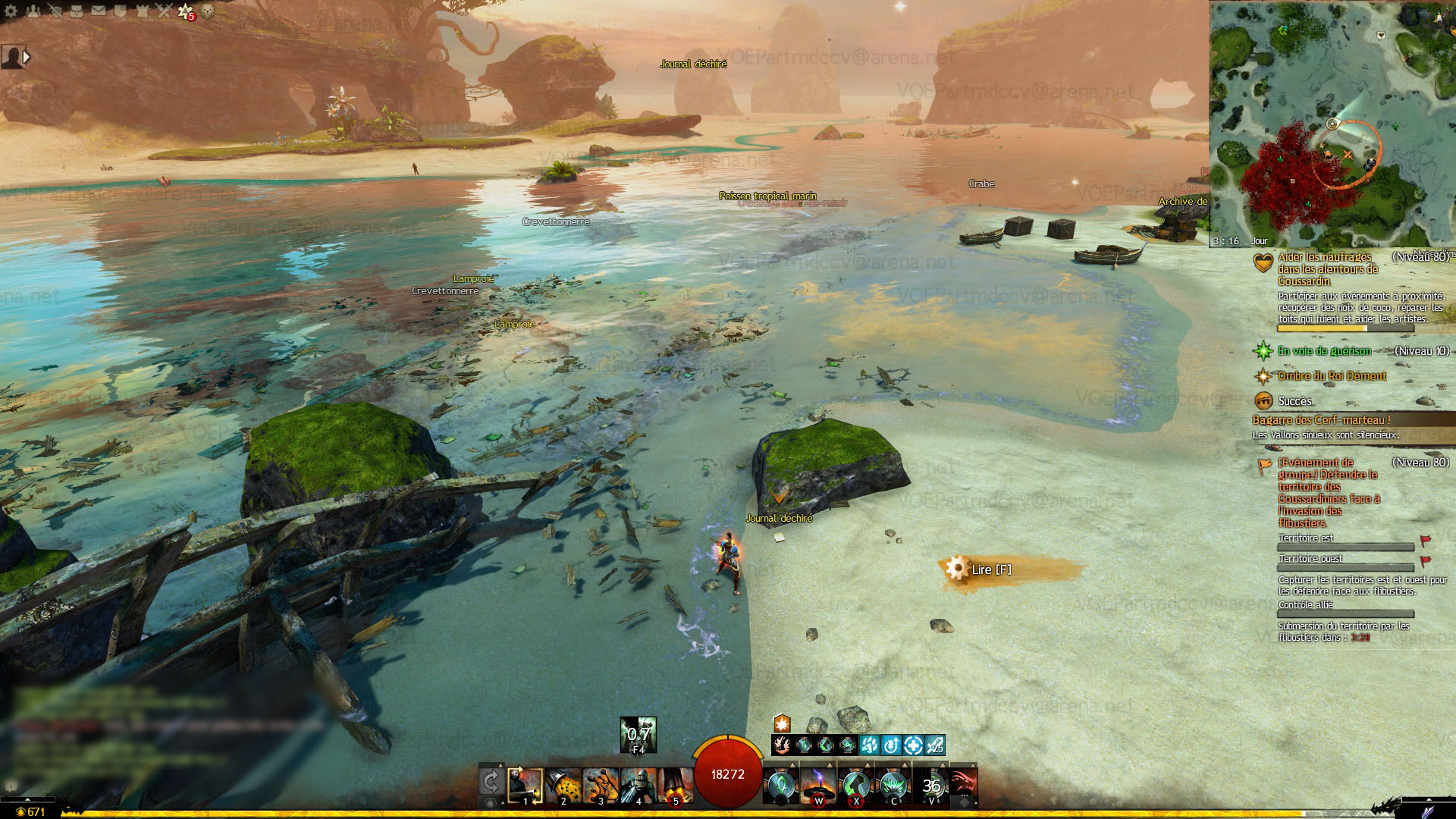1456x819 pixels.
Task: Activate weapon skill 4 armored knight ability
Action: tap(638, 786)
